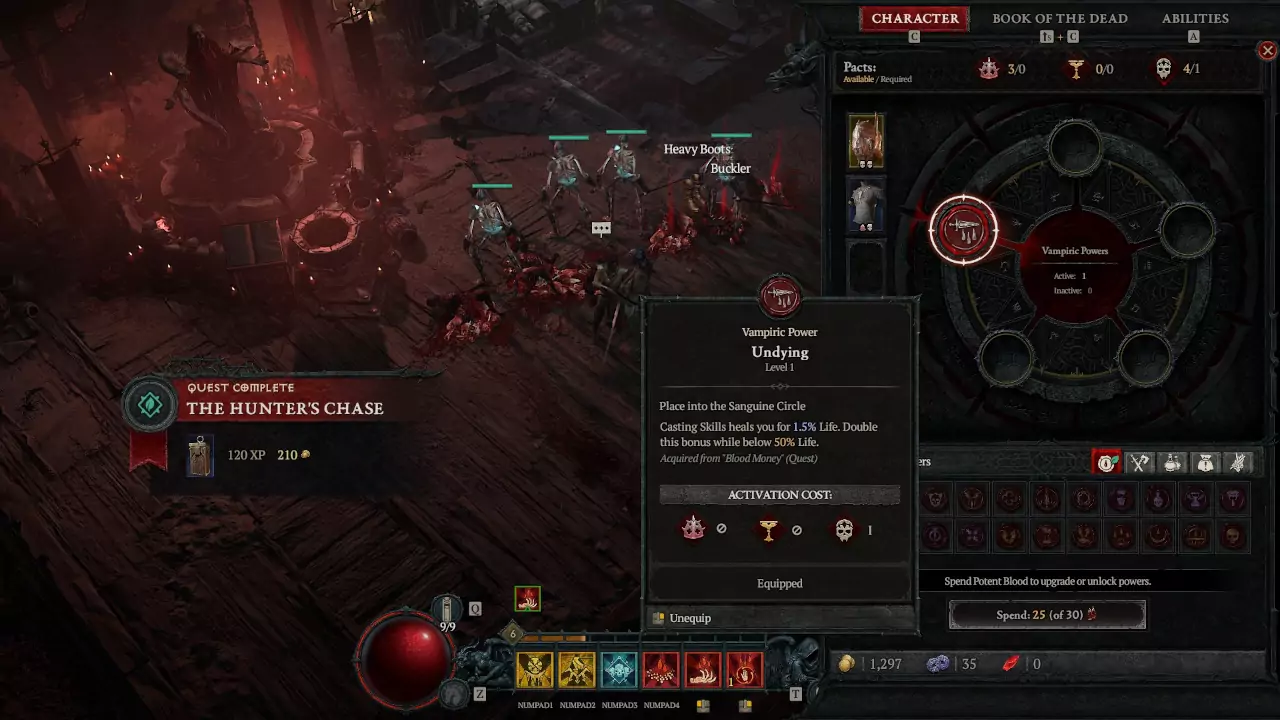Viewport: 1280px width, 720px height.
Task: Open the Book of the Dead tab
Action: point(1059,19)
